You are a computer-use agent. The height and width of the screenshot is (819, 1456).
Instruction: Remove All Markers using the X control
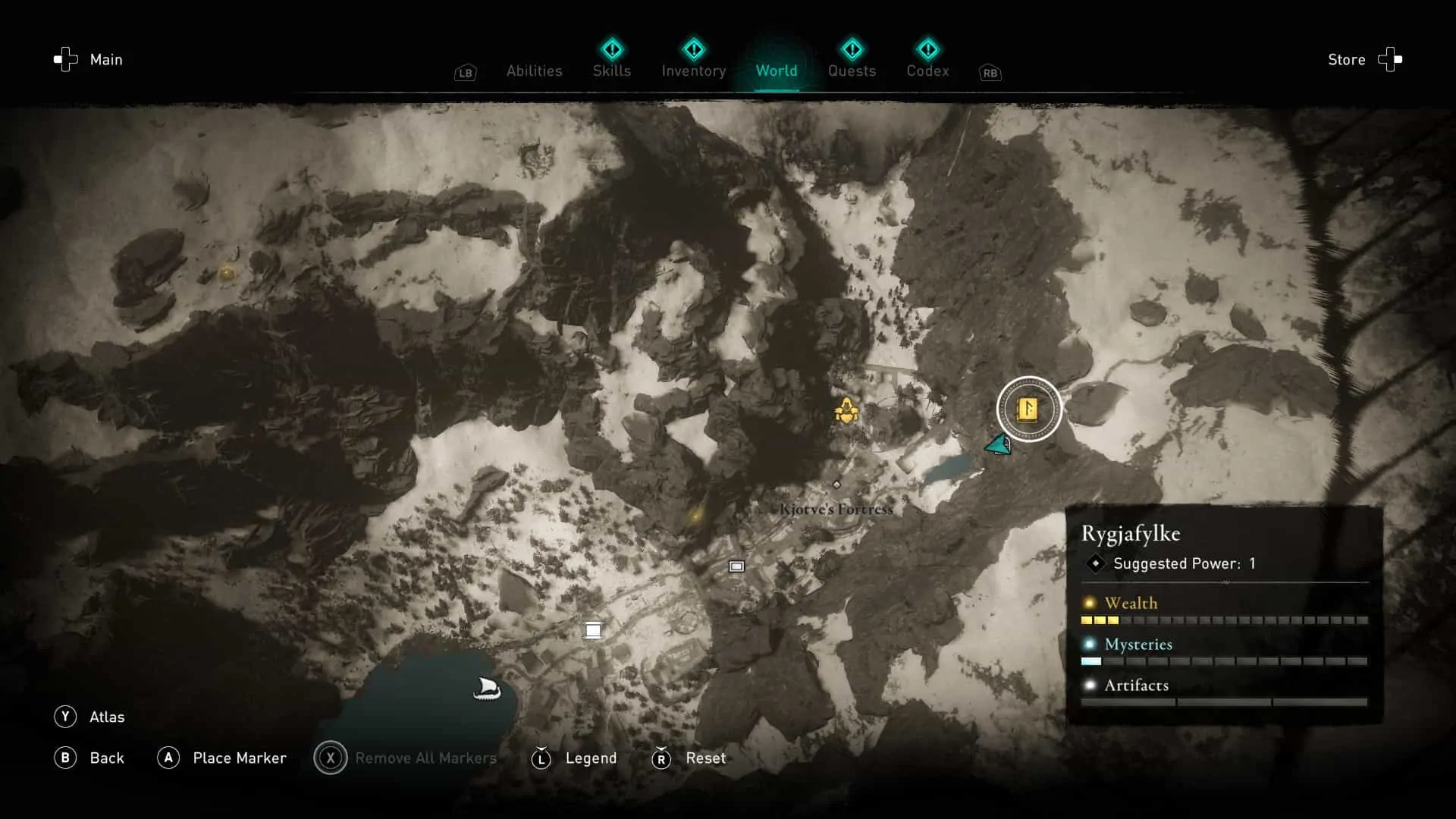pos(330,758)
